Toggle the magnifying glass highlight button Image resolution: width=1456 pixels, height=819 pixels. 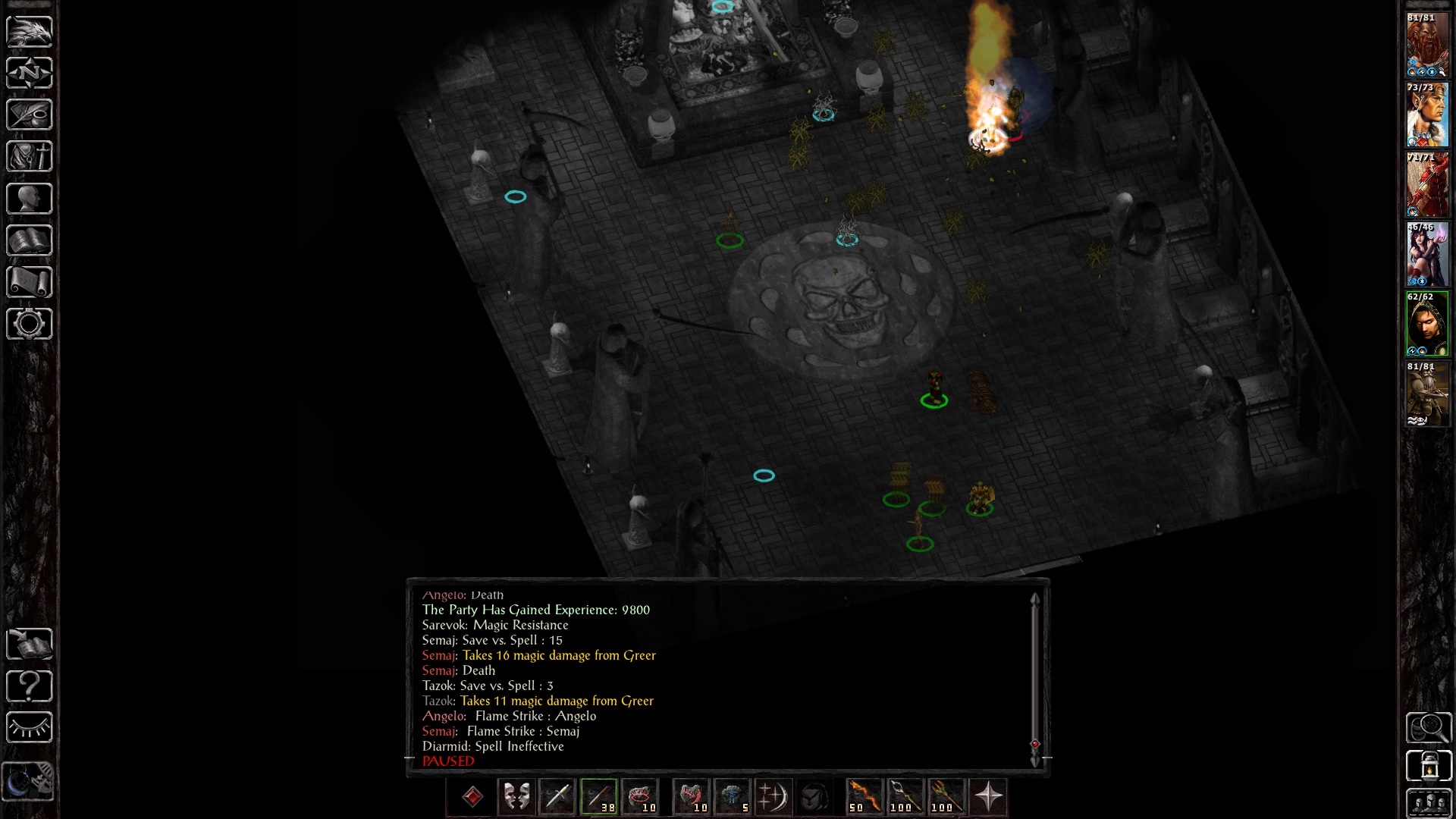click(1429, 728)
